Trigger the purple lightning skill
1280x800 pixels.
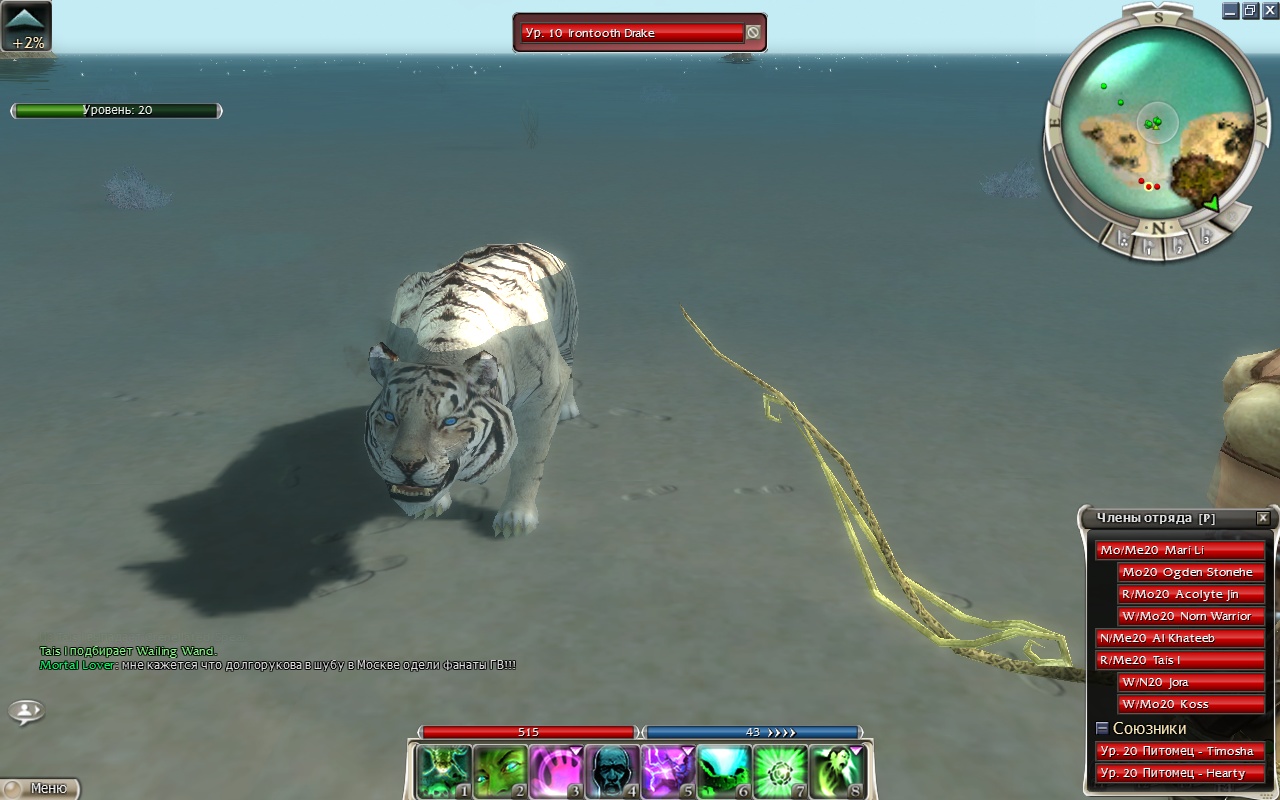pyautogui.click(x=668, y=771)
